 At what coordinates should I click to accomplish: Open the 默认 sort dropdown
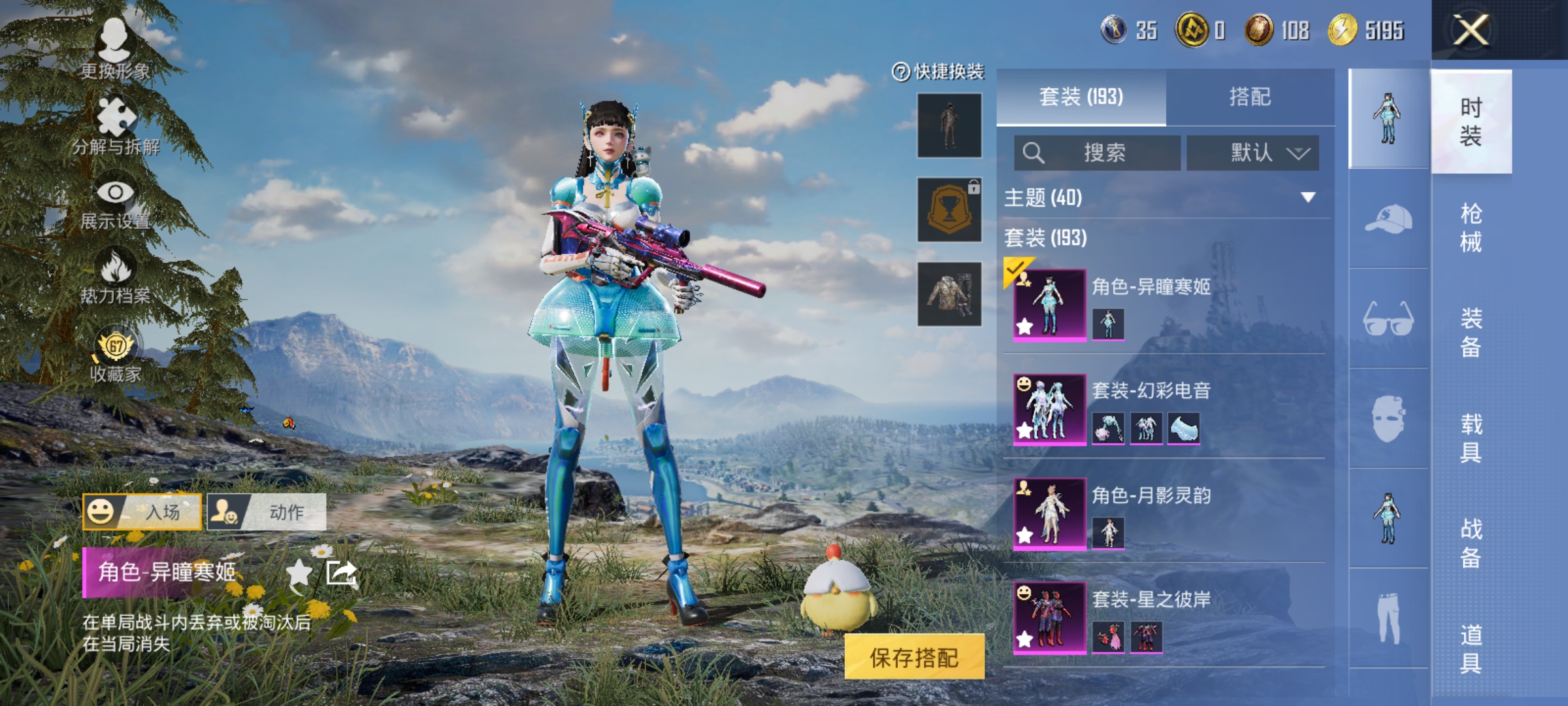coord(1252,152)
